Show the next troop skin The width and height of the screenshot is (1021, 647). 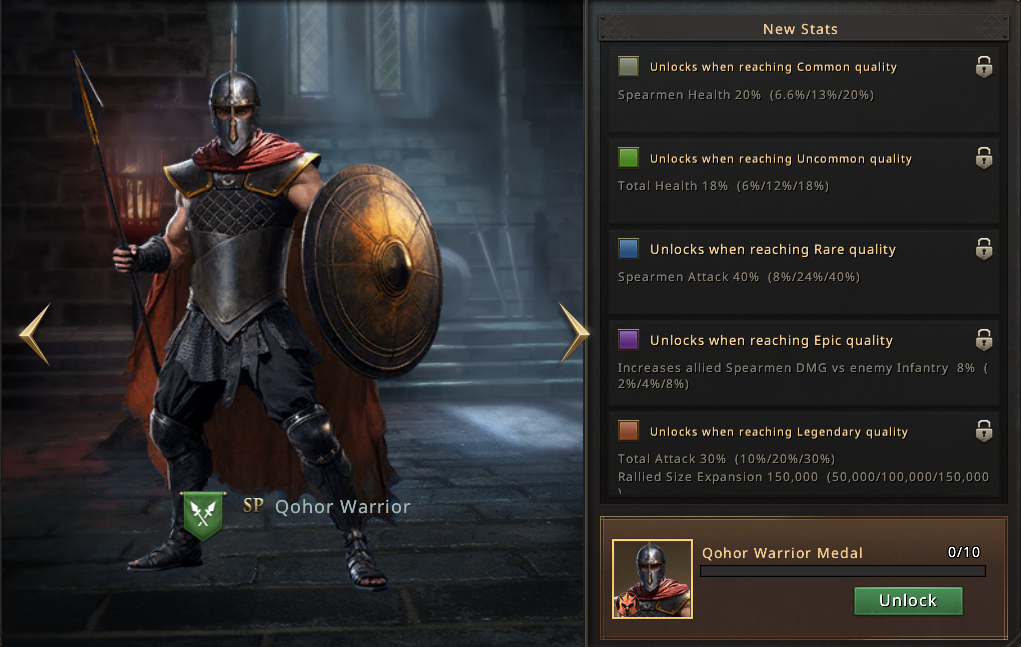(574, 332)
